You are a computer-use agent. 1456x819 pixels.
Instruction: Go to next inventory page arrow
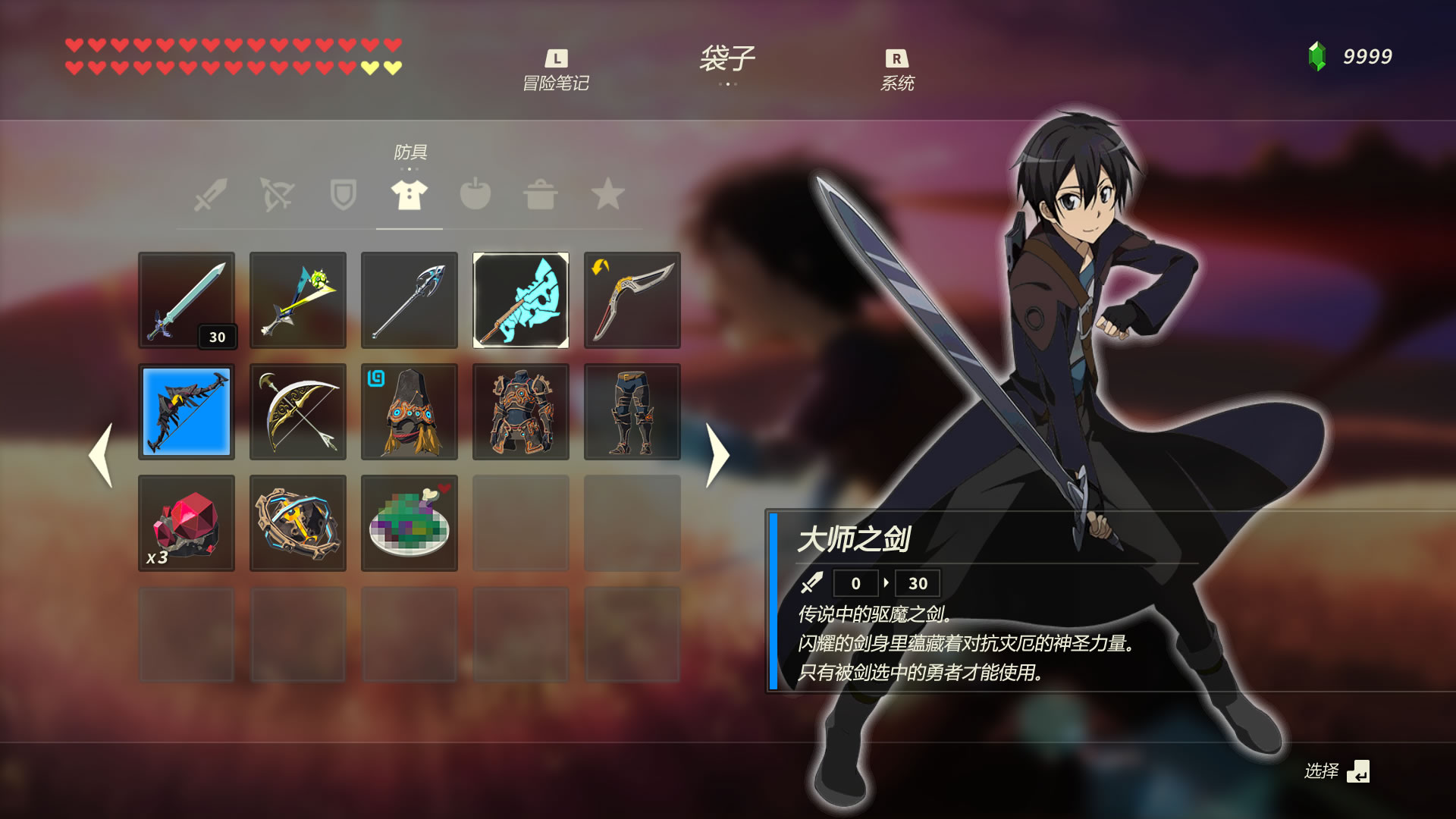coord(717,455)
